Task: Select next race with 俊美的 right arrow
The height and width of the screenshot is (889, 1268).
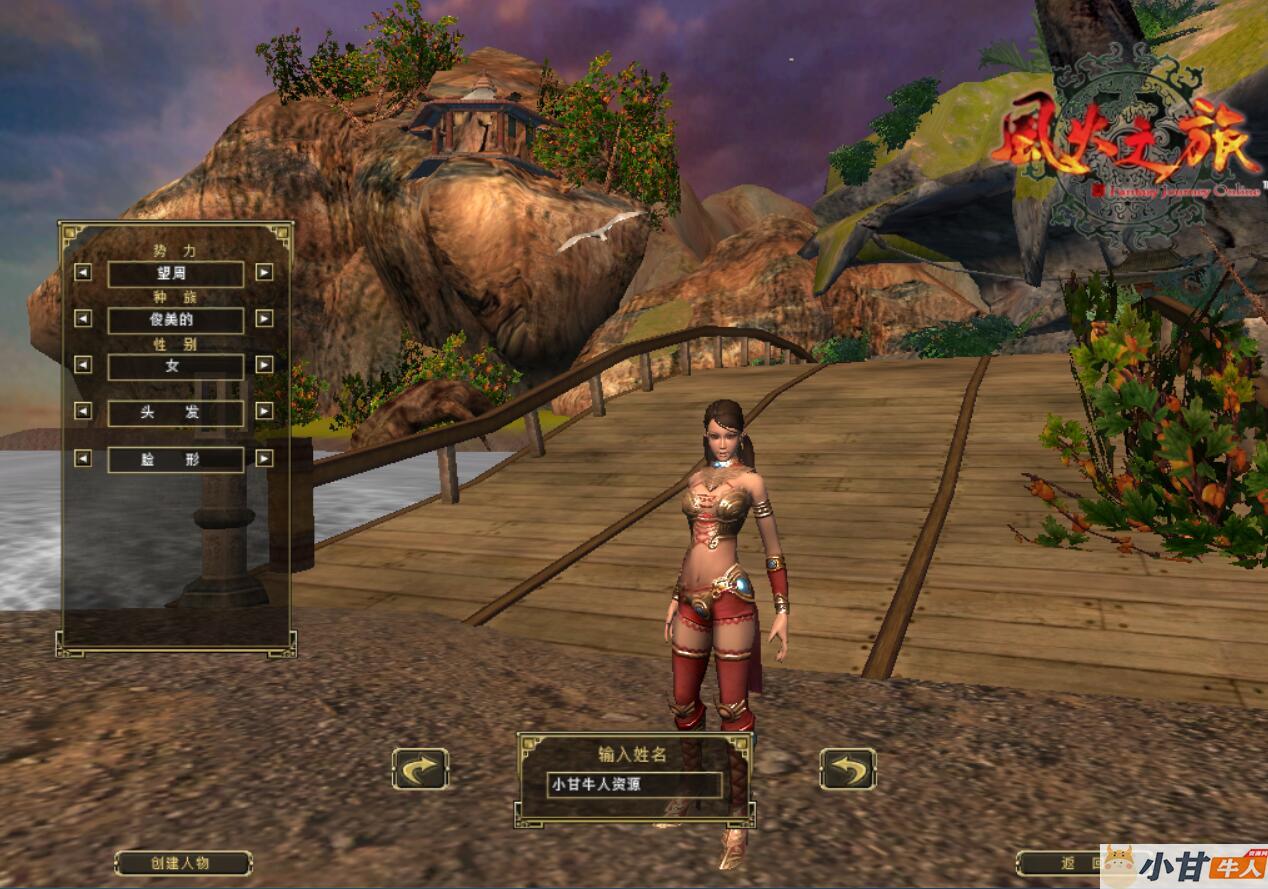Action: (x=264, y=319)
